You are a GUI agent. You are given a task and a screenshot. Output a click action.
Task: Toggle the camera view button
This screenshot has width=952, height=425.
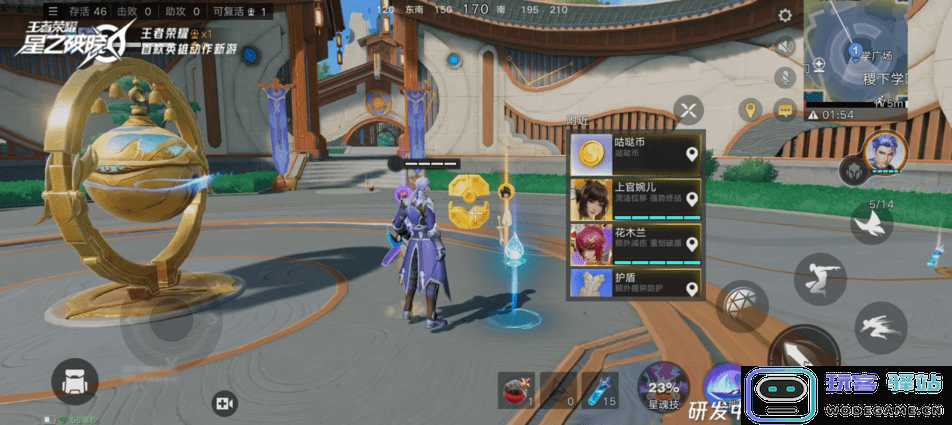pos(223,403)
